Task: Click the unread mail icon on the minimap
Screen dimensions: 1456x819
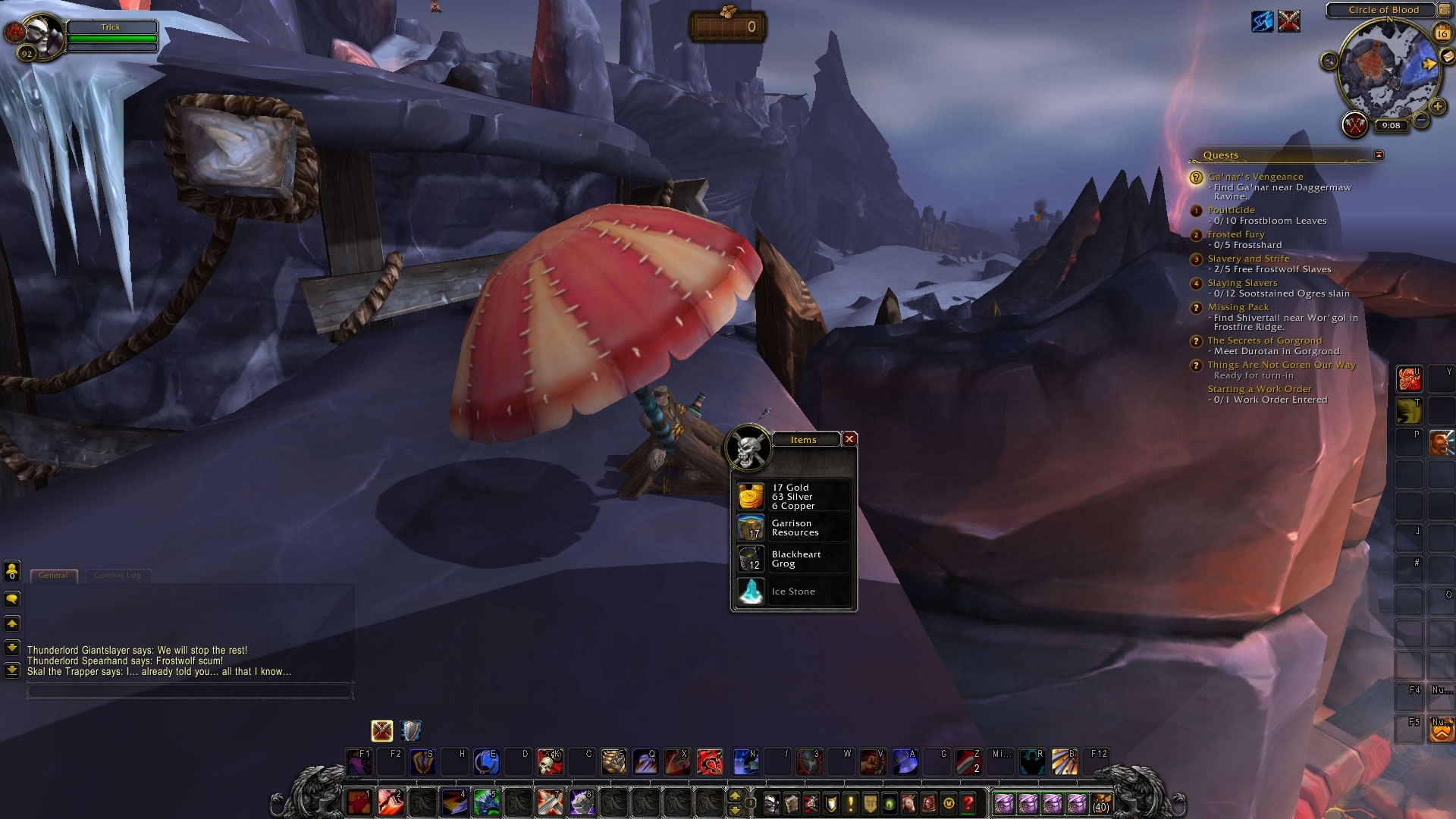Action: point(1448,55)
